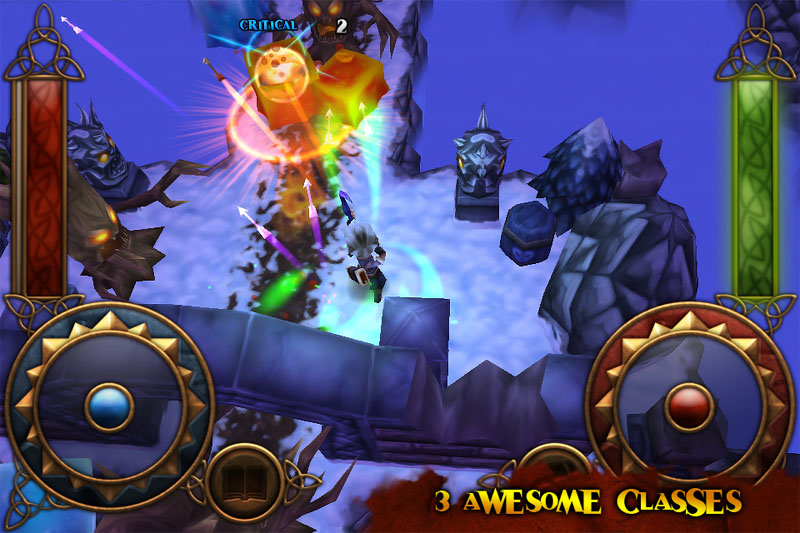Tap the blue movement joystick orb
The image size is (800, 533).
[109, 406]
